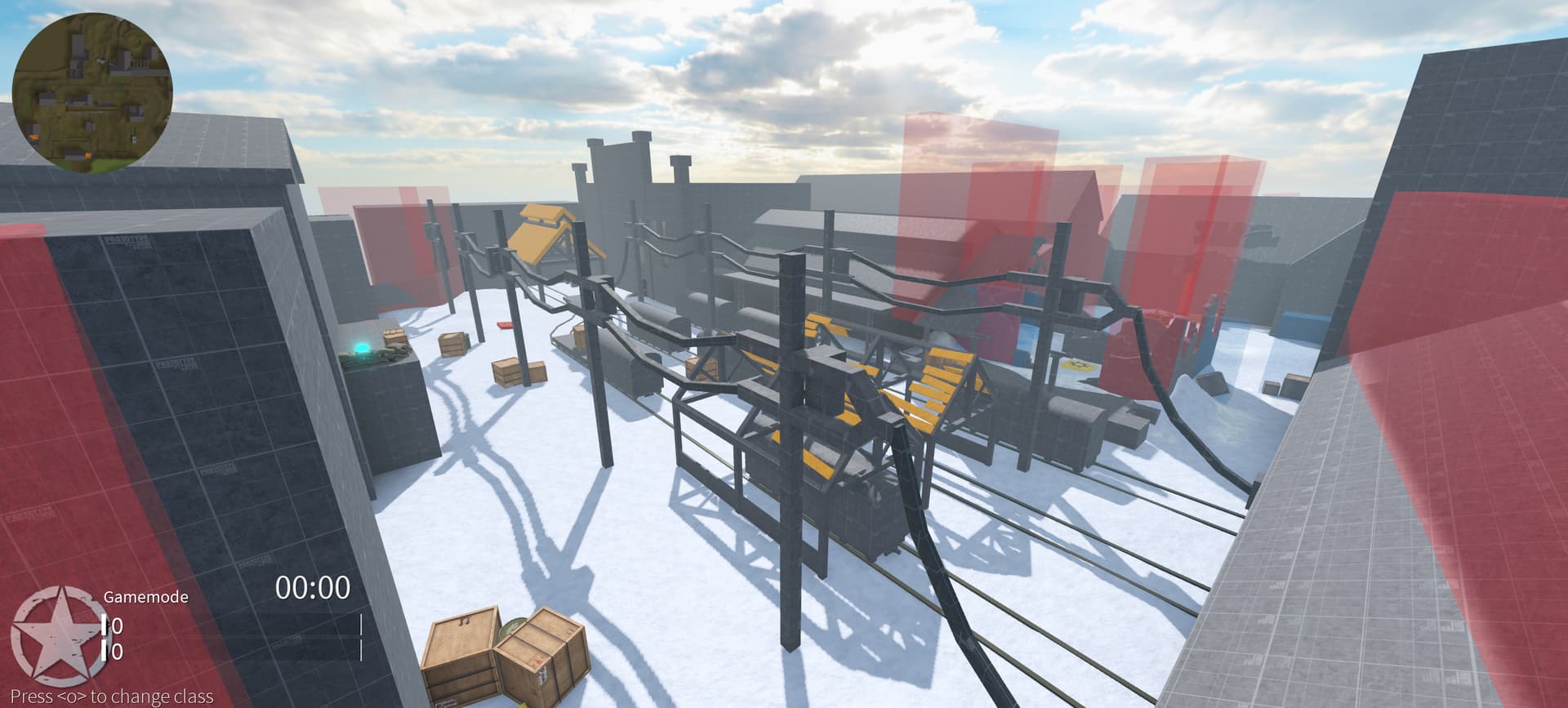Image resolution: width=1568 pixels, height=708 pixels.
Task: Click the orange marker on the minimap
Action: [x=33, y=136]
